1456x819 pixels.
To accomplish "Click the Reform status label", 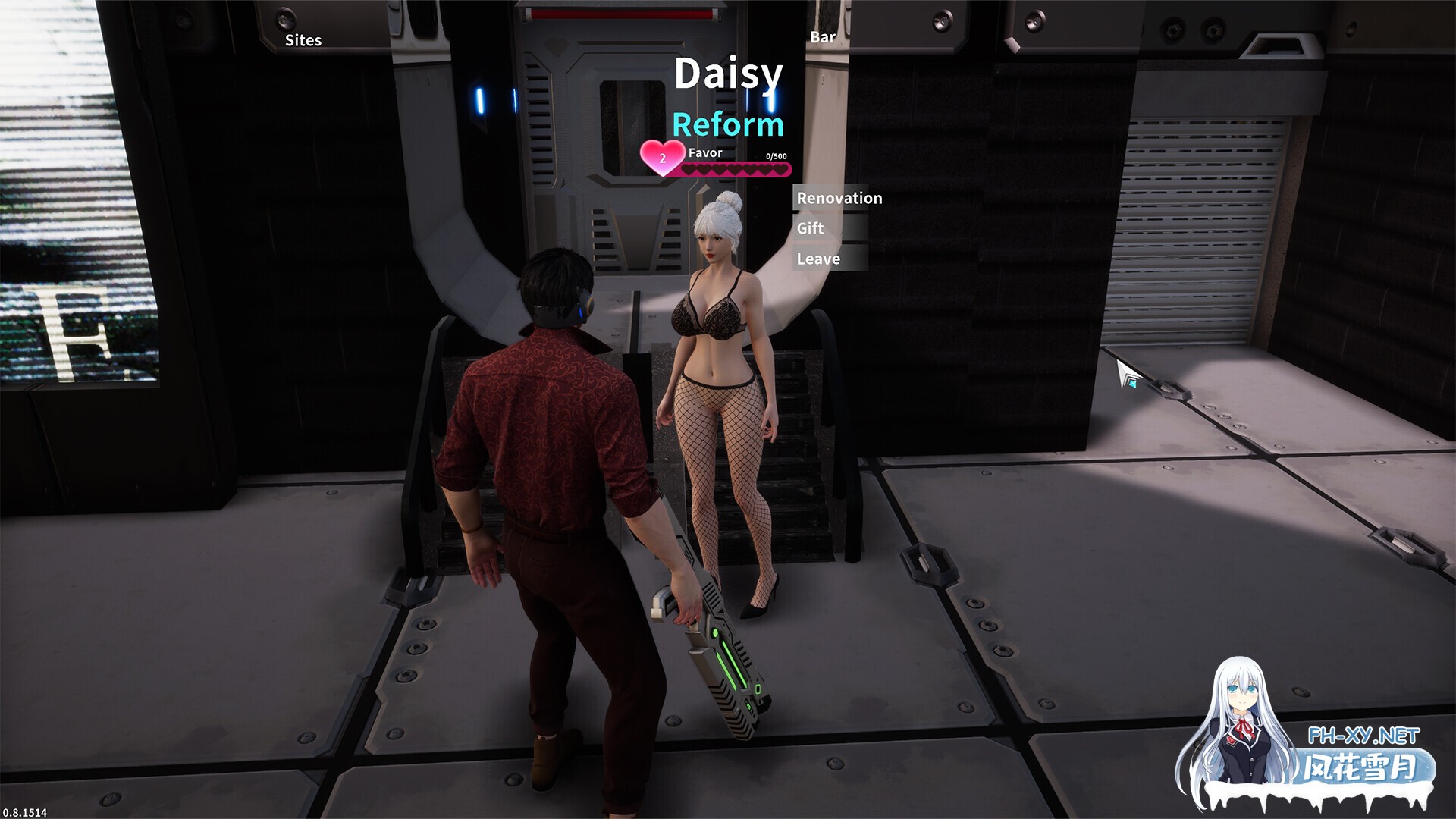I will point(727,124).
